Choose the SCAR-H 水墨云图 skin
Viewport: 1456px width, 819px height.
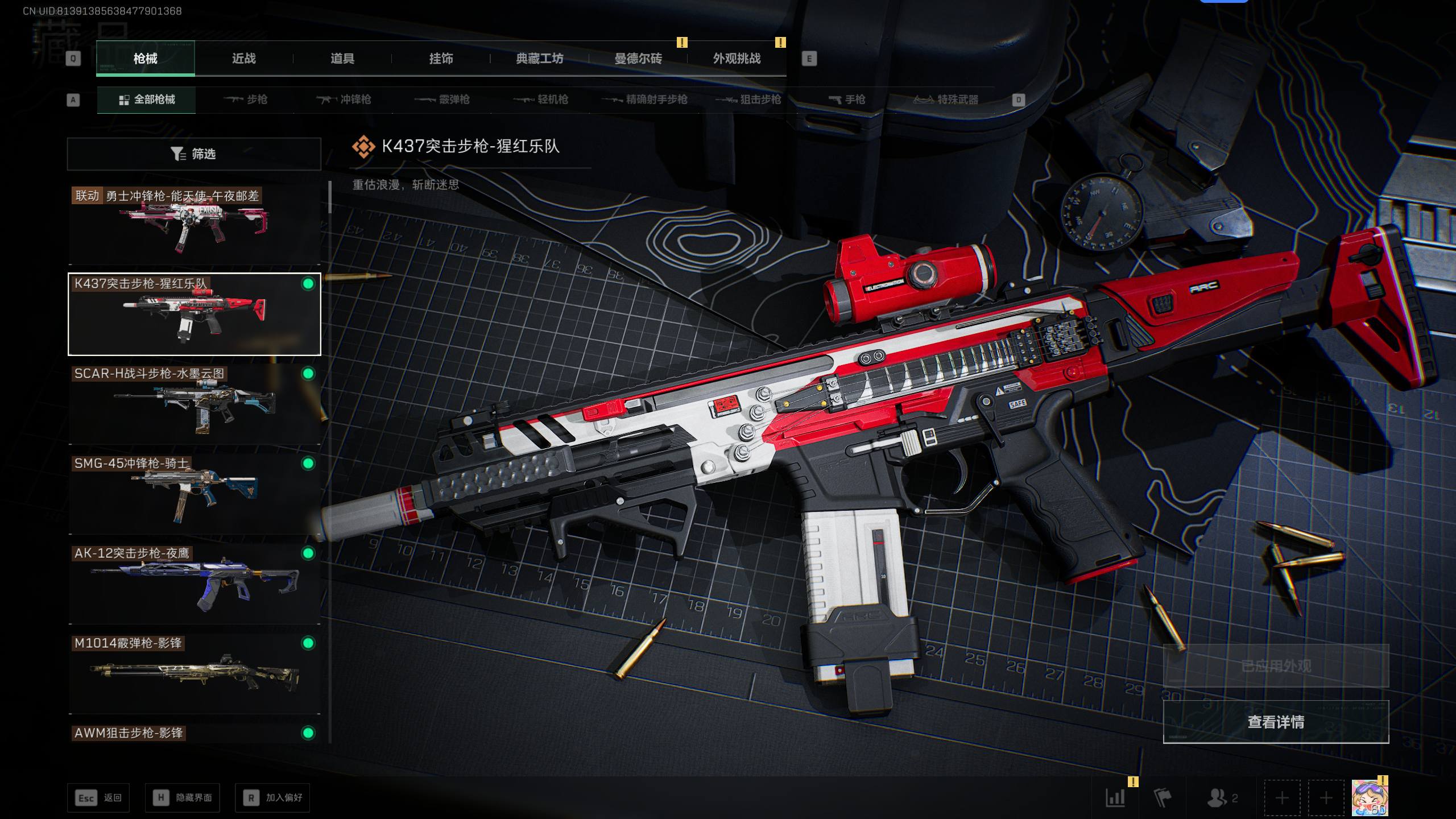[194, 405]
